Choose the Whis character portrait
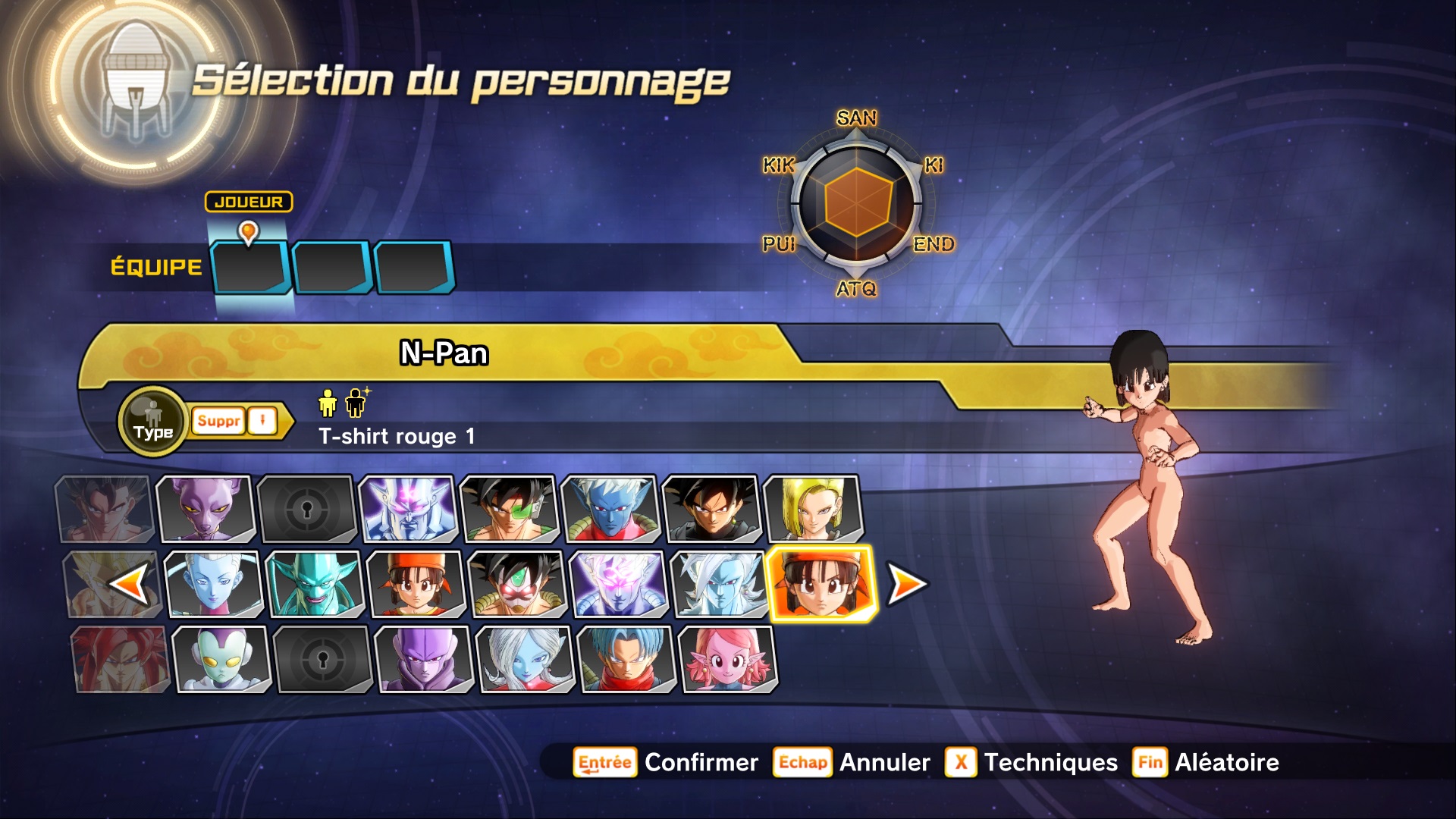Image resolution: width=1456 pixels, height=819 pixels. pyautogui.click(x=214, y=584)
